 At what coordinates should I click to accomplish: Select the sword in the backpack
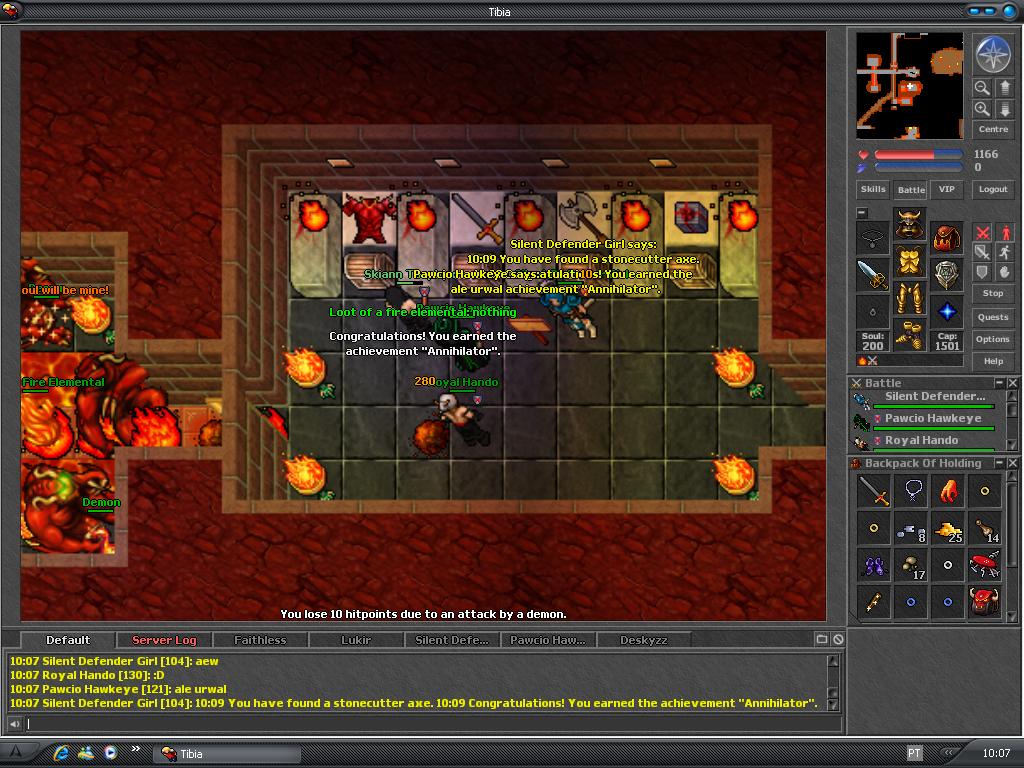tap(874, 491)
